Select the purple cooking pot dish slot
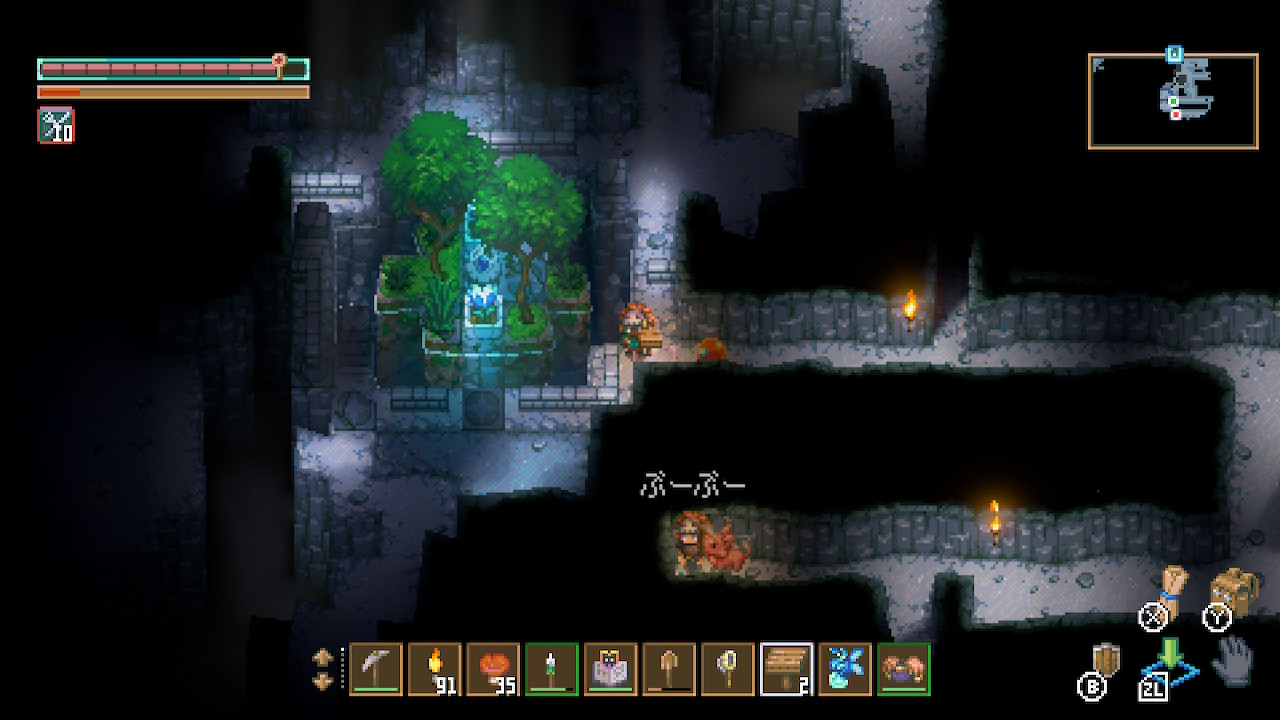This screenshot has height=720, width=1280. (x=903, y=668)
